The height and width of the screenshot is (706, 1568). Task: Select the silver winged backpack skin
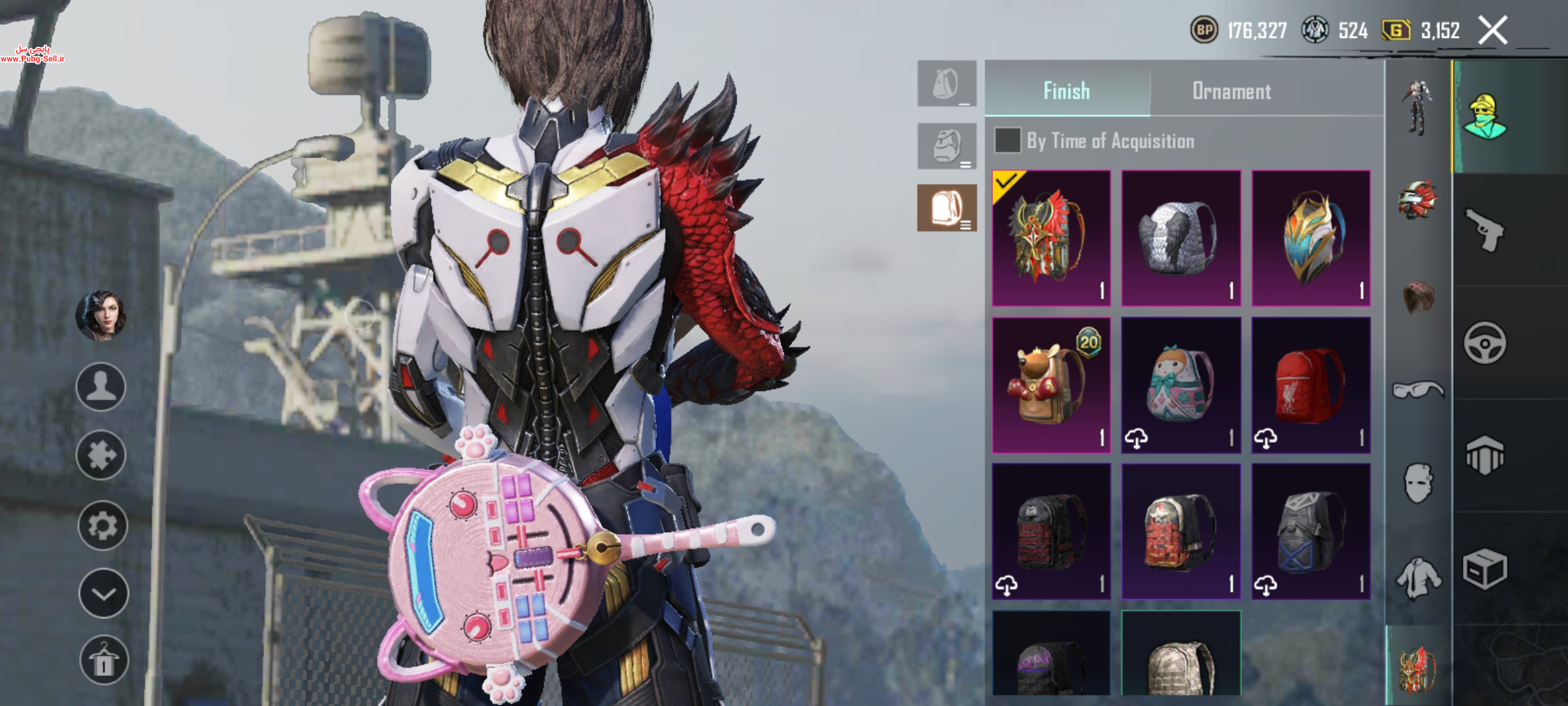(1181, 238)
